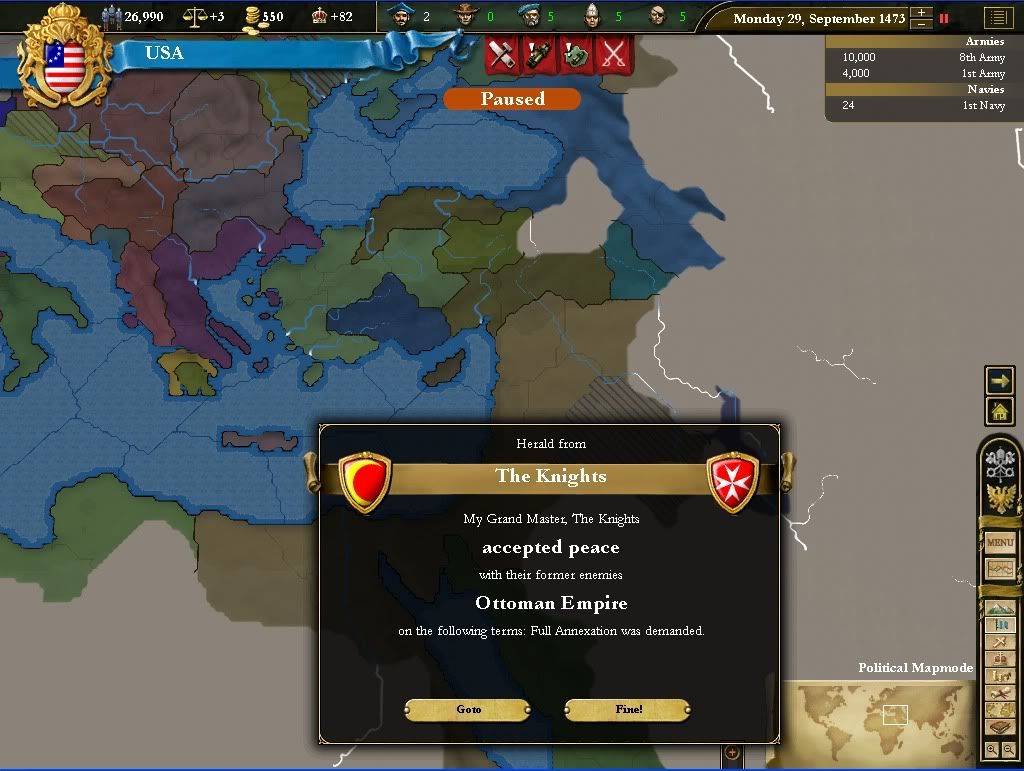Zoom out the map with magnifier minus
1024x771 pixels.
1007,750
